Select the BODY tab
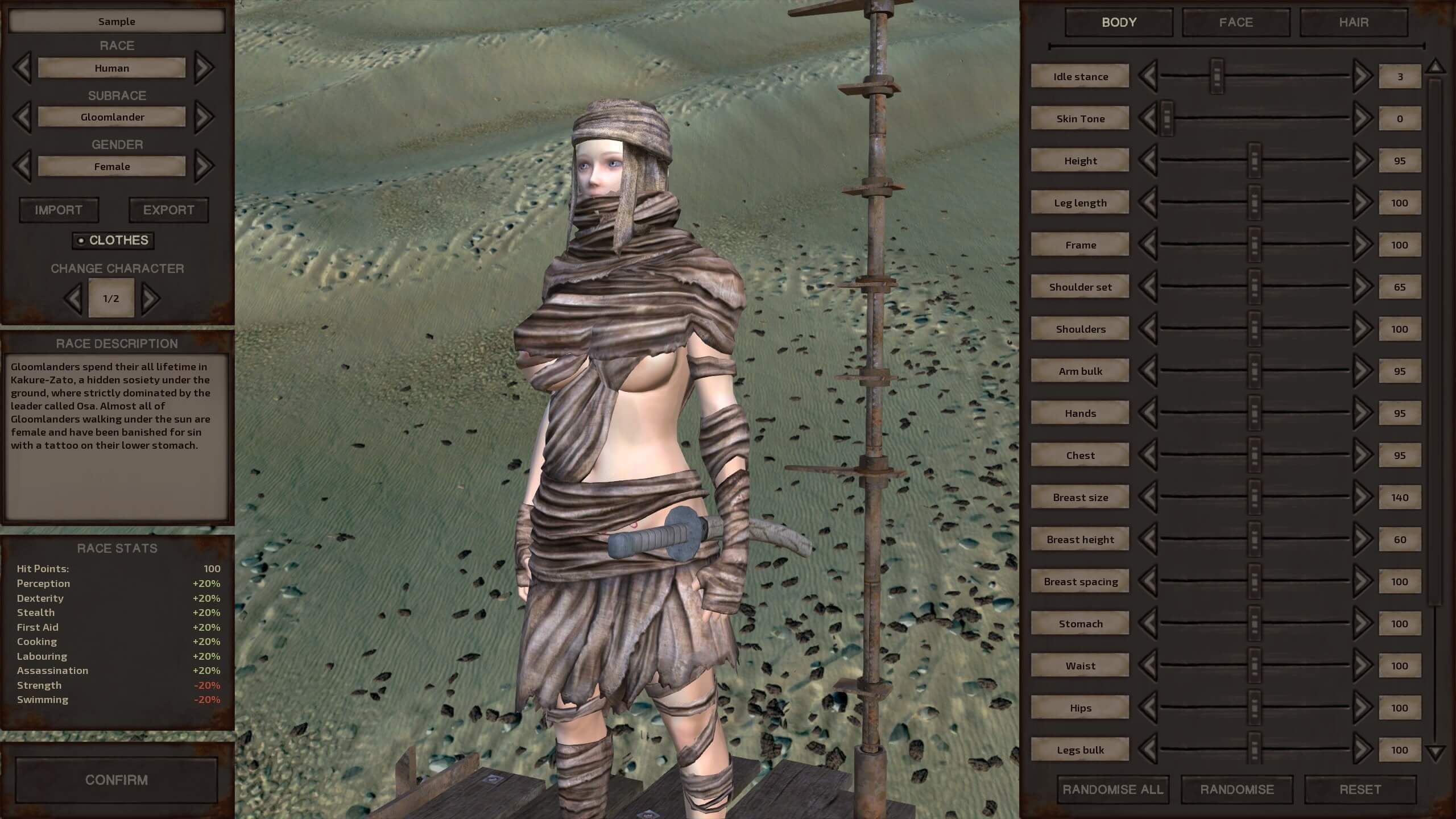Viewport: 1456px width, 819px height. 1119,22
